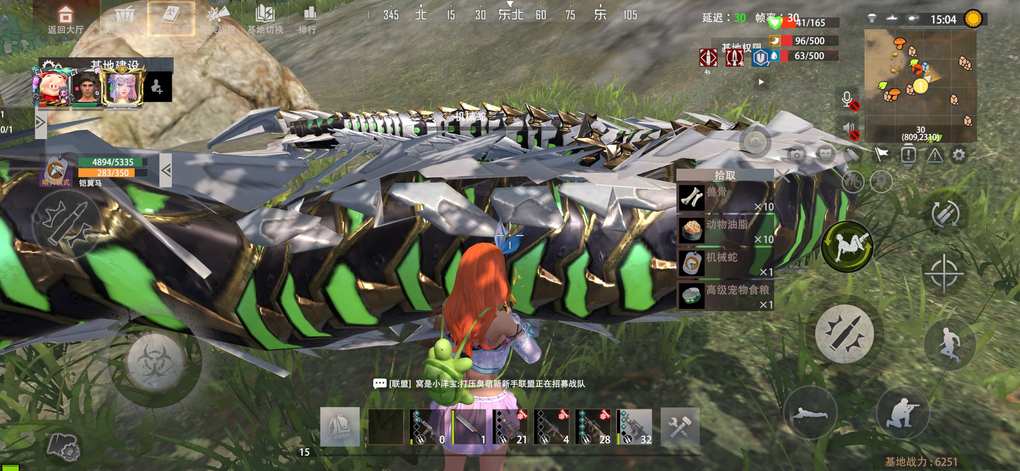Image resolution: width=1020 pixels, height=471 pixels.
Task: Select the hotbar weapon with 32 ammo
Action: coord(636,427)
